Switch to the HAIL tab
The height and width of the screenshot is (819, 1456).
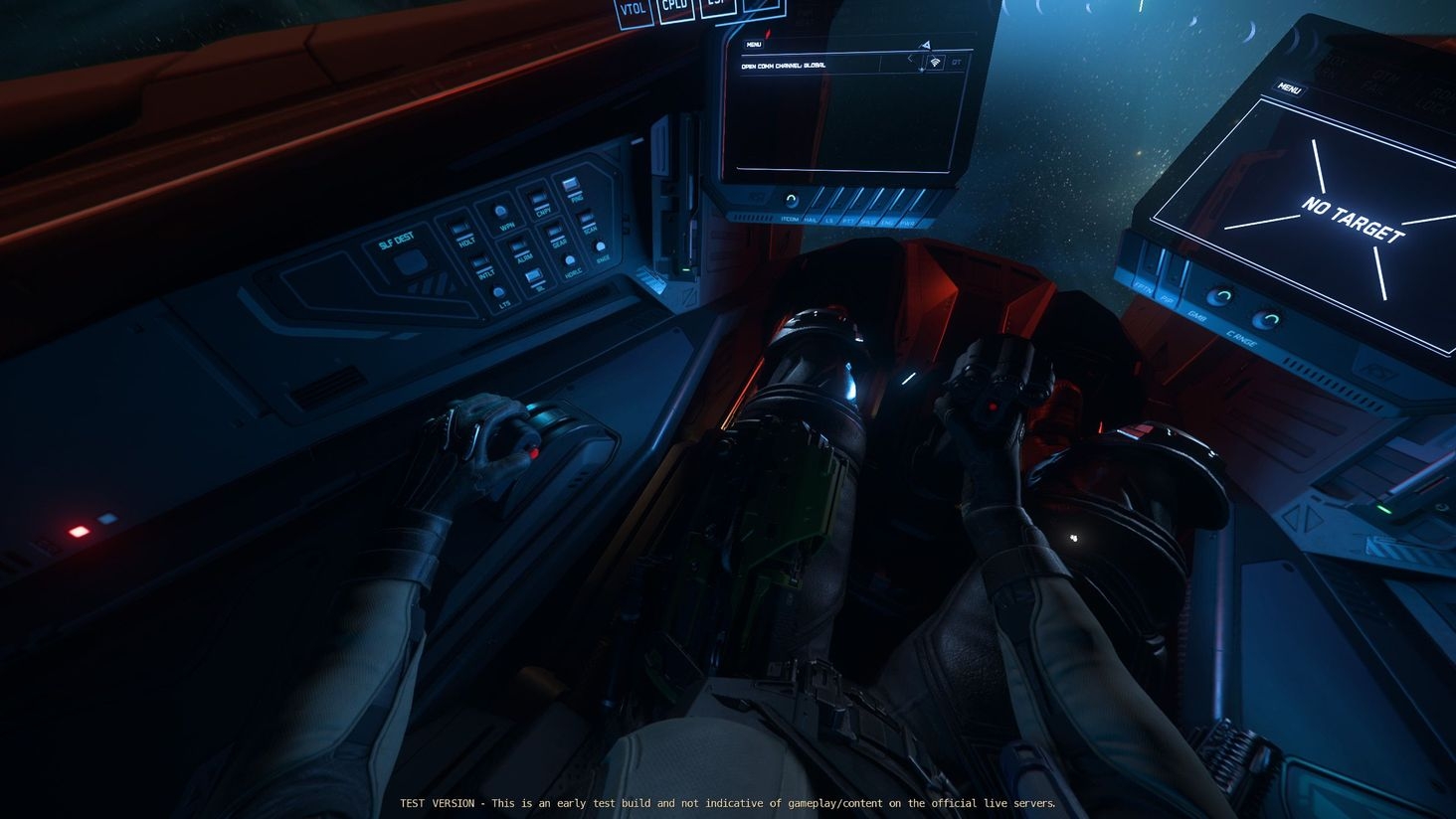(811, 220)
